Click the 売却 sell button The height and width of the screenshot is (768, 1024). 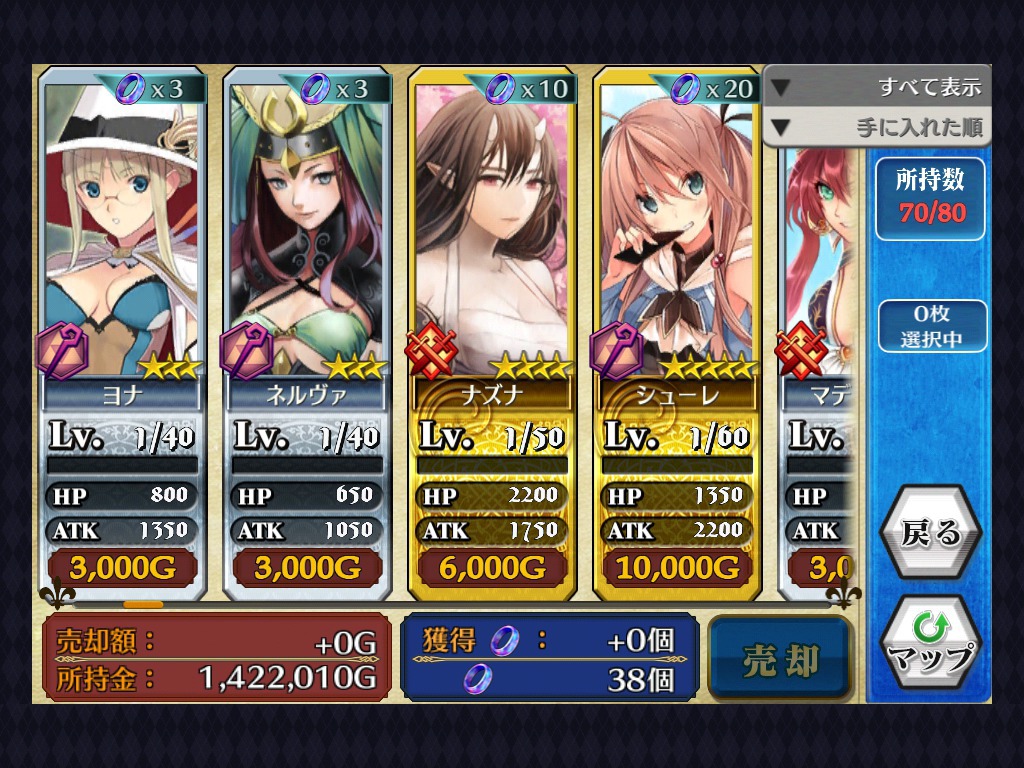coord(781,660)
